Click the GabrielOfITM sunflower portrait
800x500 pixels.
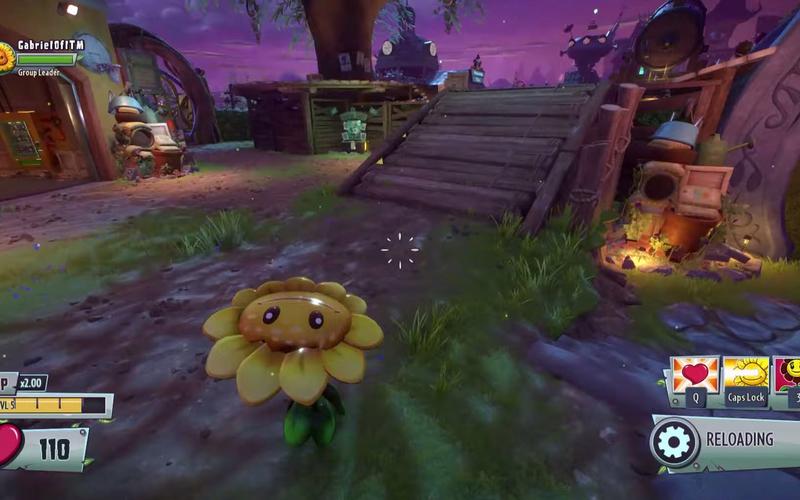click(6, 57)
